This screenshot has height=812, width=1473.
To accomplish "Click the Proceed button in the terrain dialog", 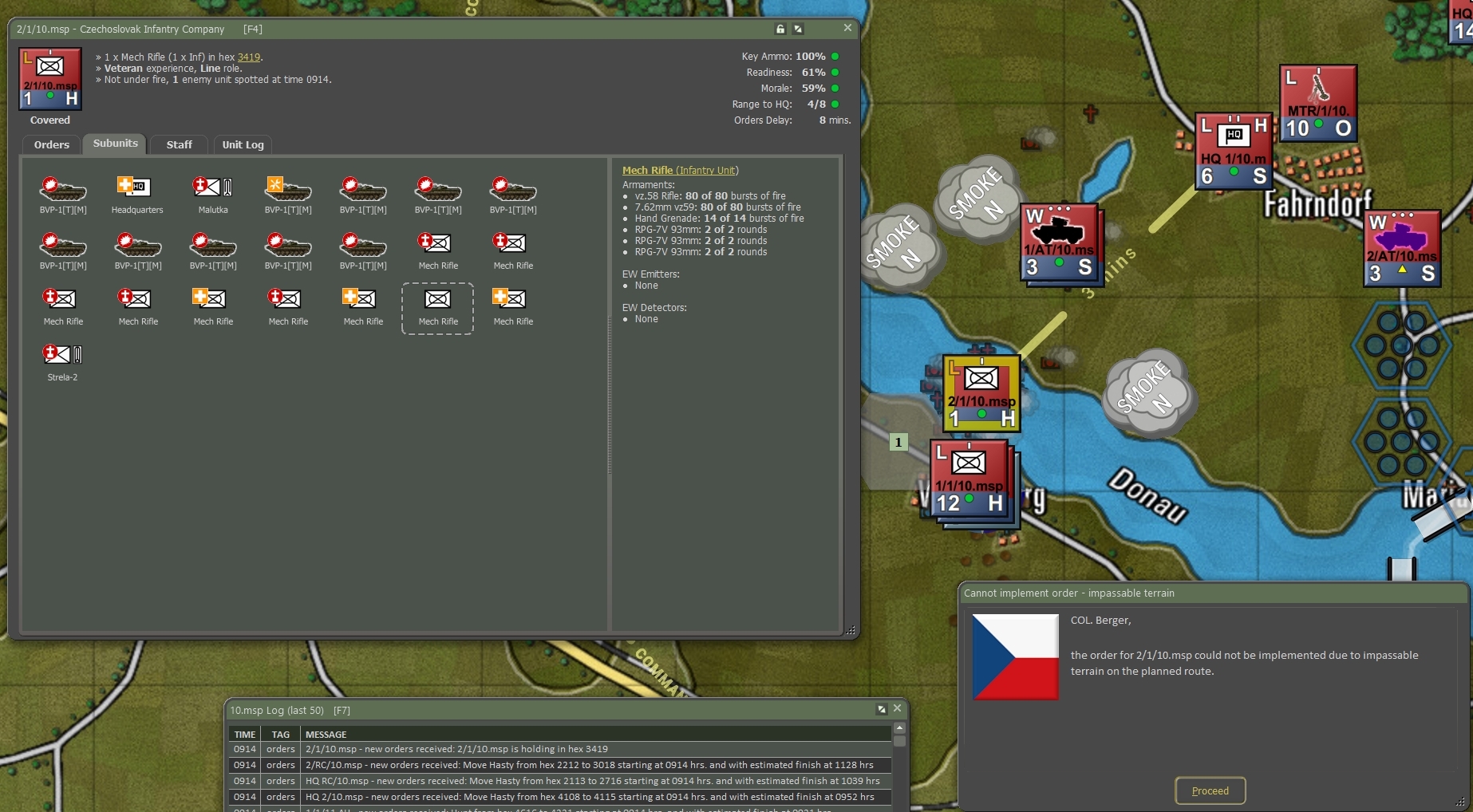I will [1210, 790].
